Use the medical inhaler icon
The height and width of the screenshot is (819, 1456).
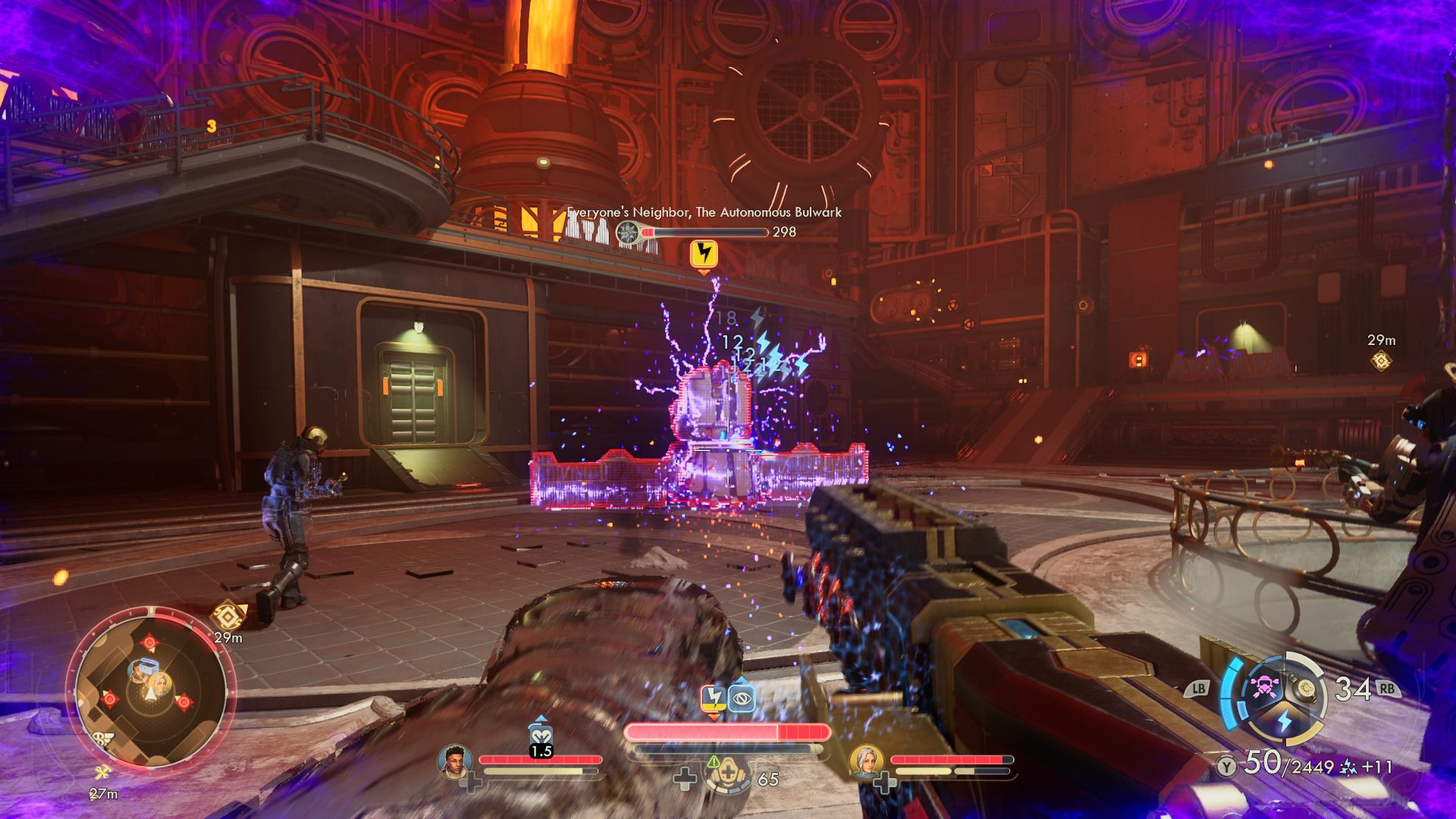[x=727, y=775]
